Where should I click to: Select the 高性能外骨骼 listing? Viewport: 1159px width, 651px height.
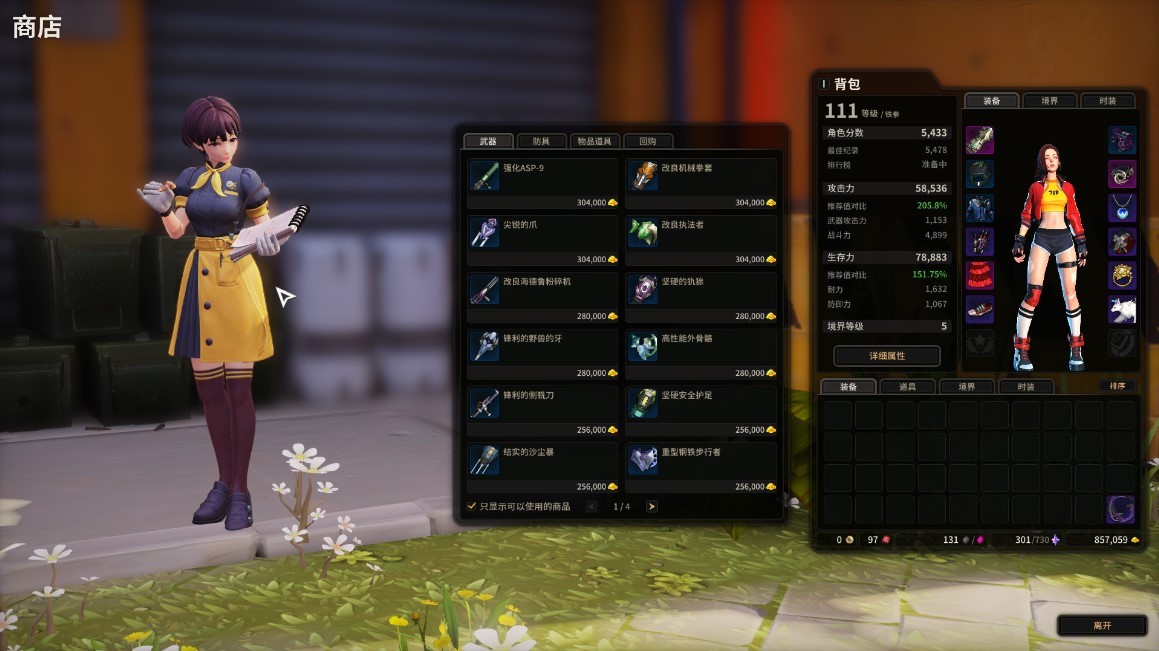701,356
